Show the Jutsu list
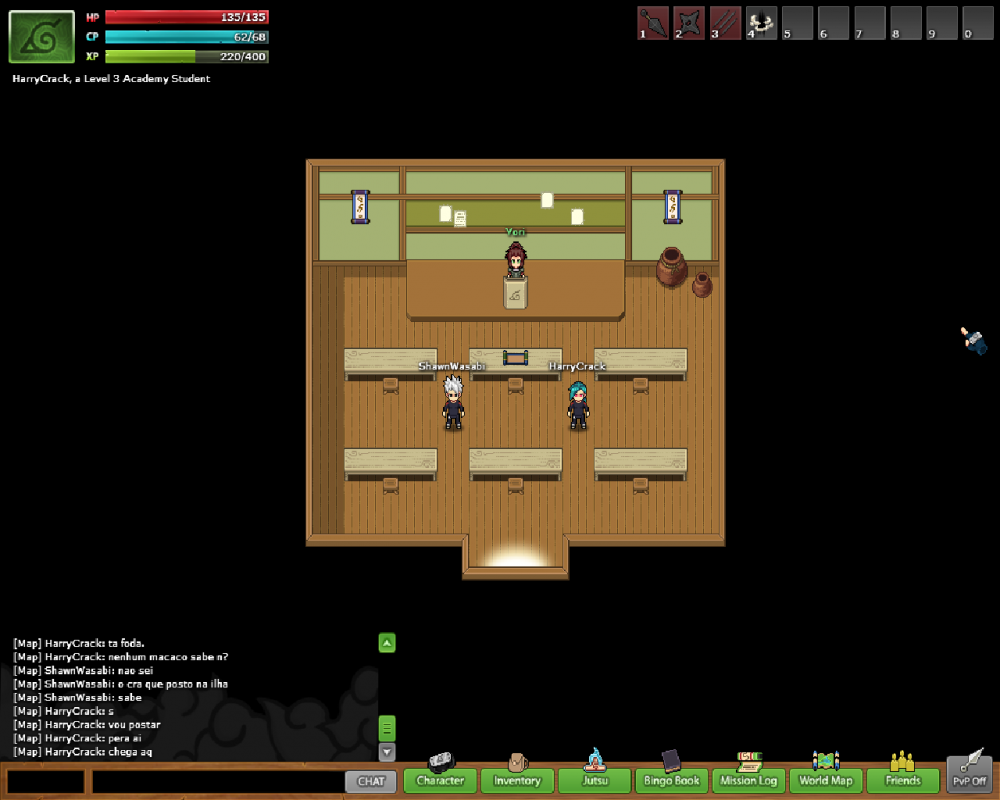This screenshot has height=800, width=1000. click(x=594, y=780)
